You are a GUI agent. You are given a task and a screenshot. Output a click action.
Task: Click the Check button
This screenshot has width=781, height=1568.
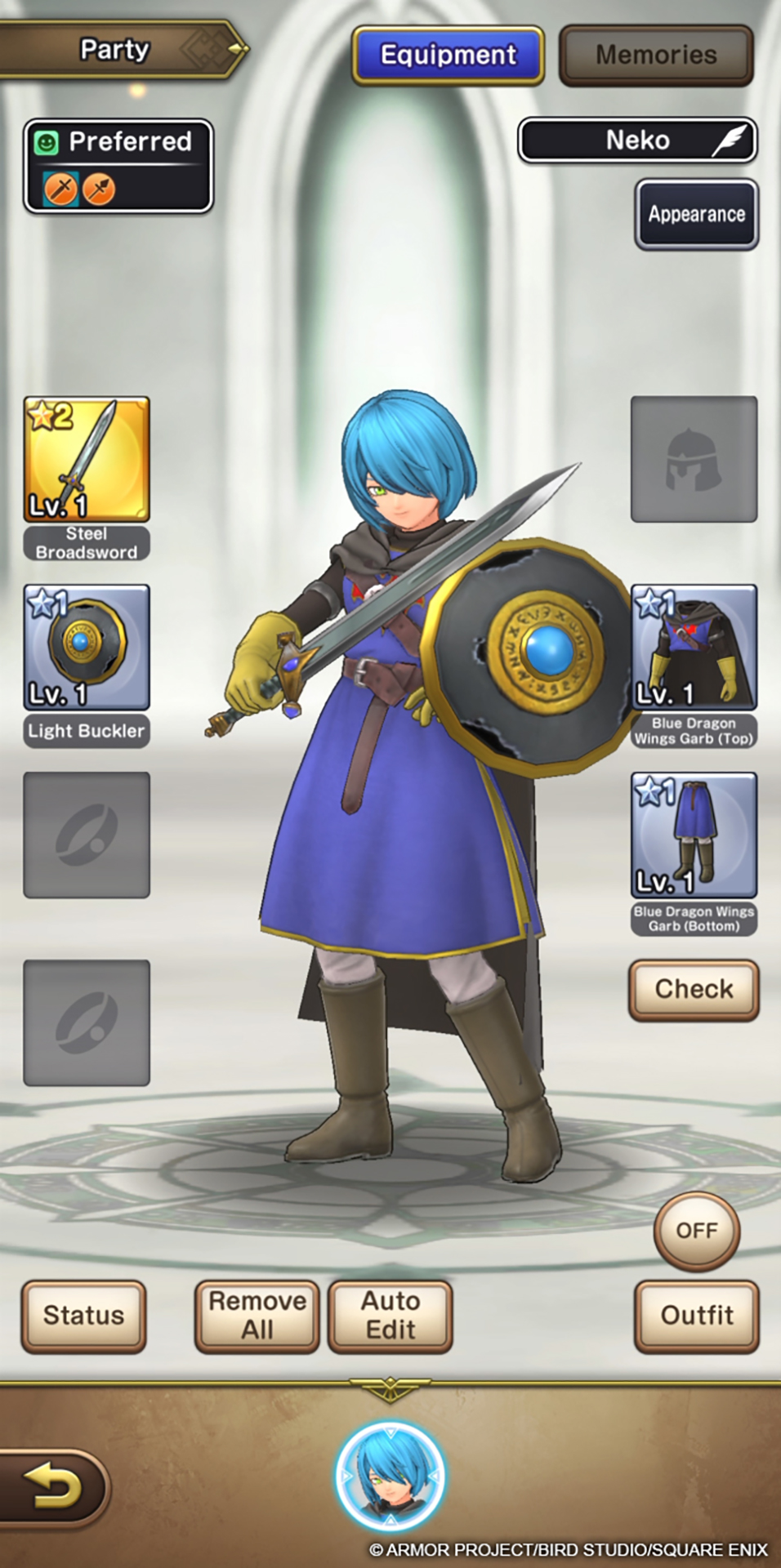(694, 989)
